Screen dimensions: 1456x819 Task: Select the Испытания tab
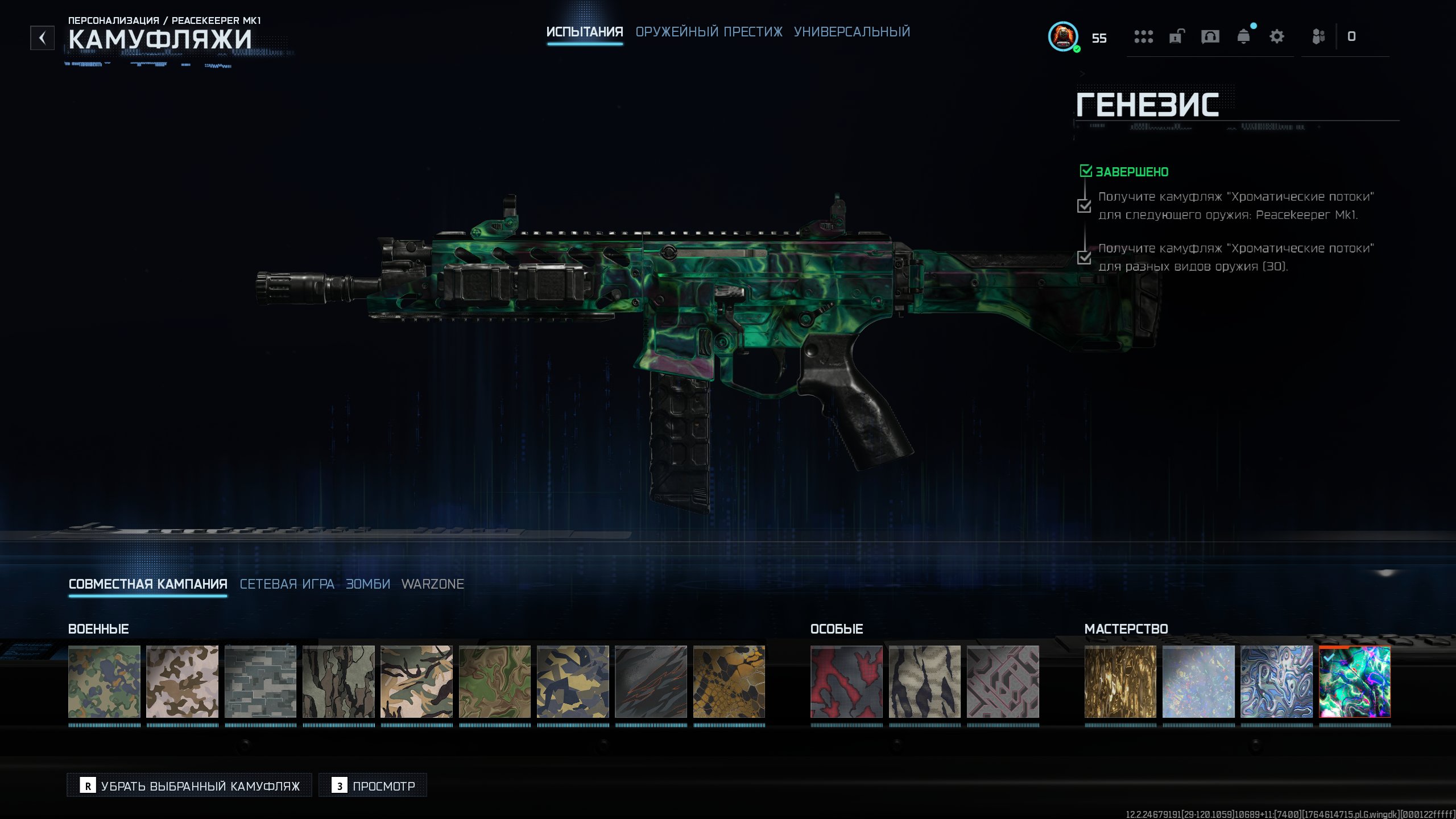pos(584,32)
